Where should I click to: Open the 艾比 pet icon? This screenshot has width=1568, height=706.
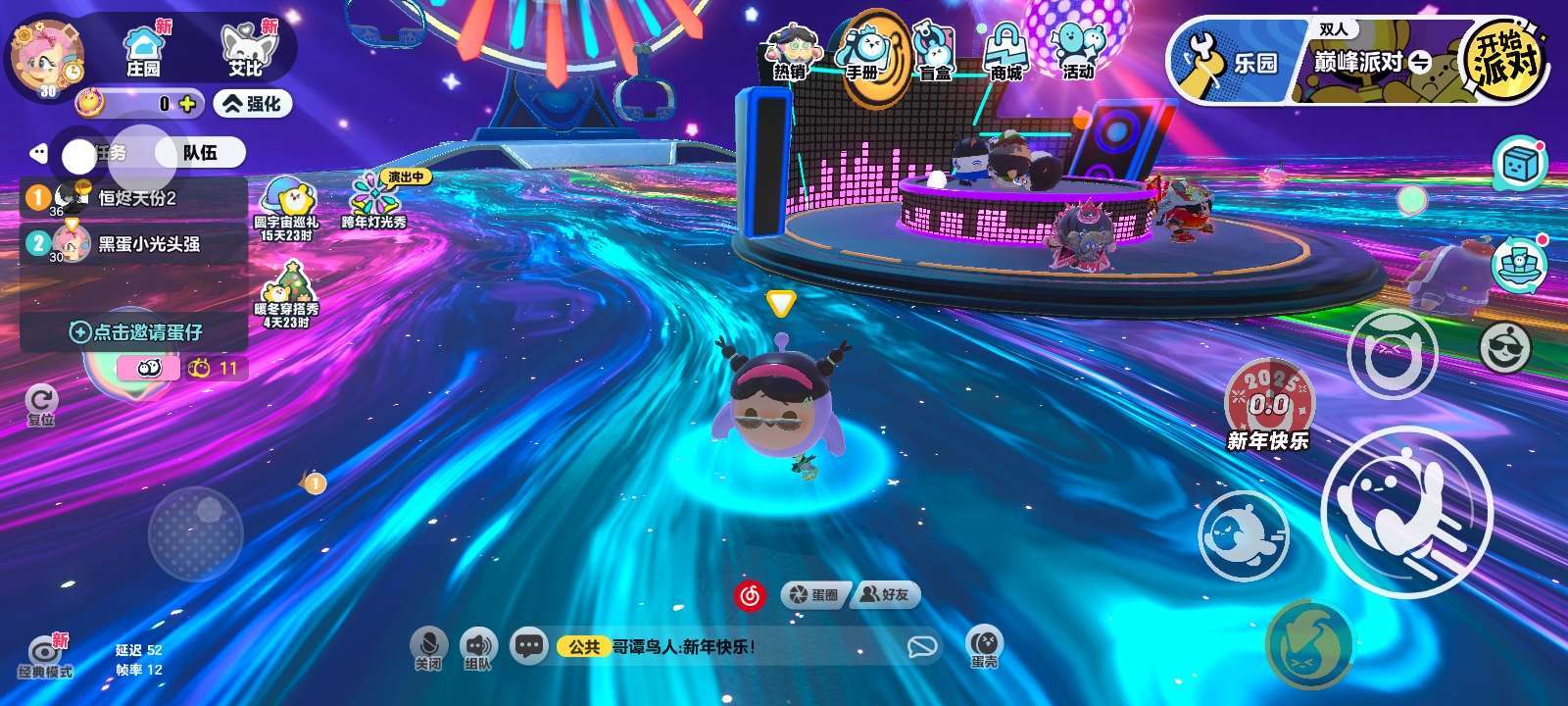click(x=245, y=51)
